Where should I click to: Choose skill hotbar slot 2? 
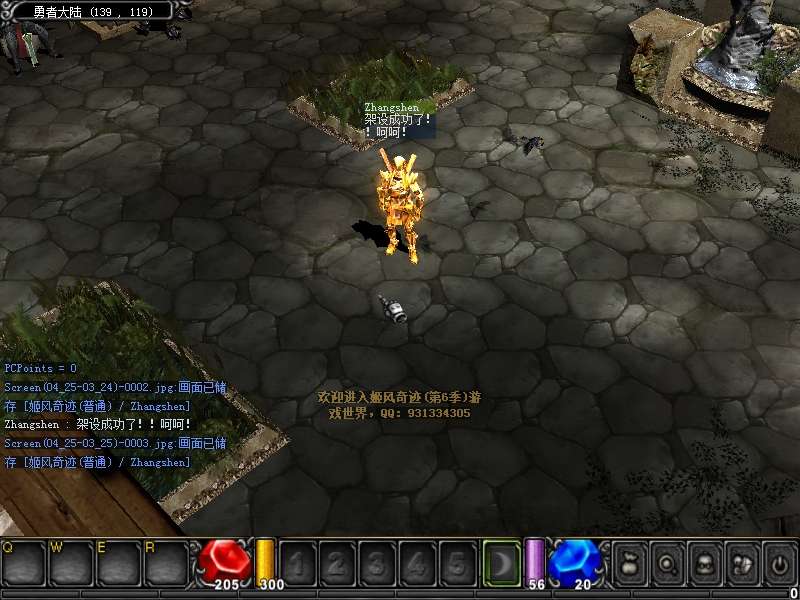coord(338,563)
